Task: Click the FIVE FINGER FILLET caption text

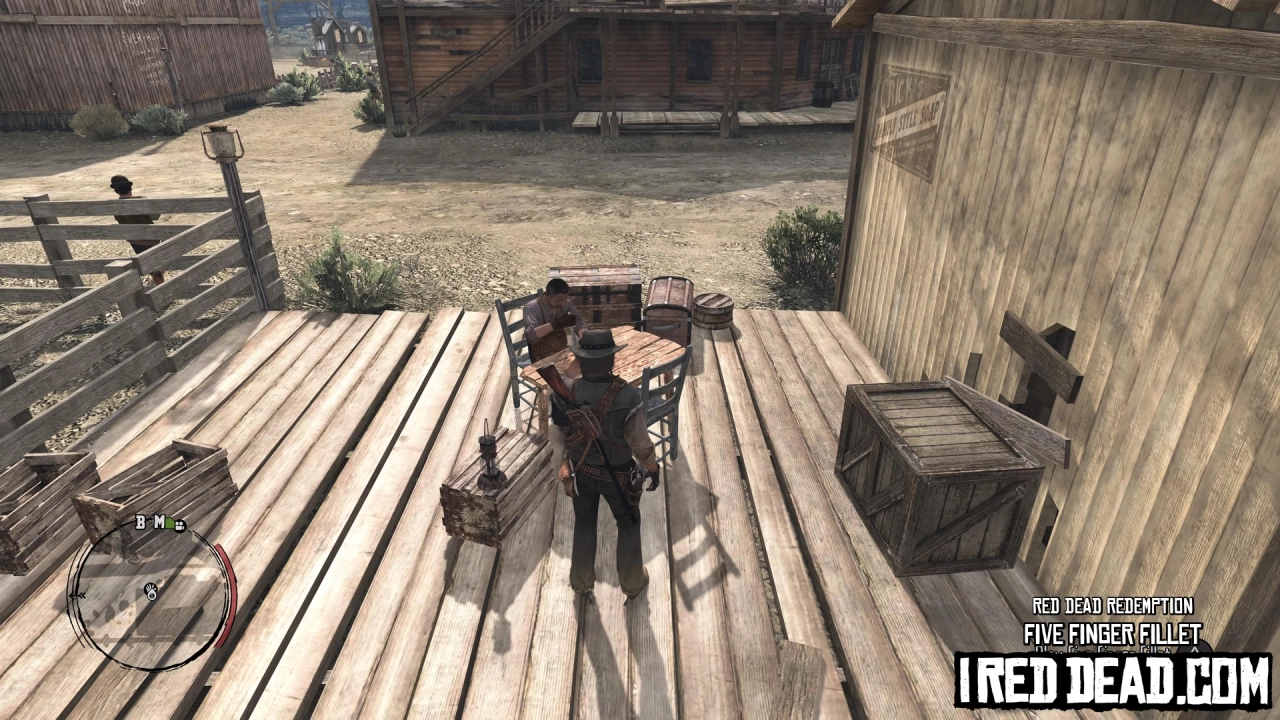Action: point(1114,633)
